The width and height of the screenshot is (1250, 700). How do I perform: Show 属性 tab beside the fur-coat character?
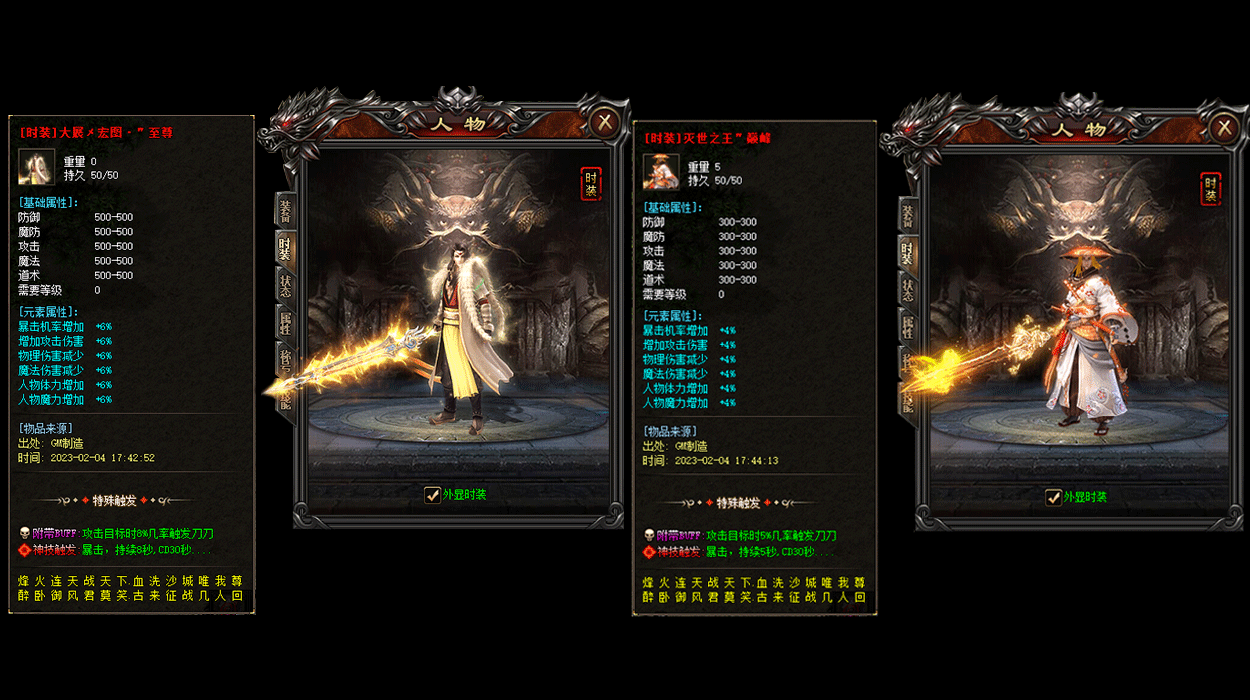(x=286, y=322)
